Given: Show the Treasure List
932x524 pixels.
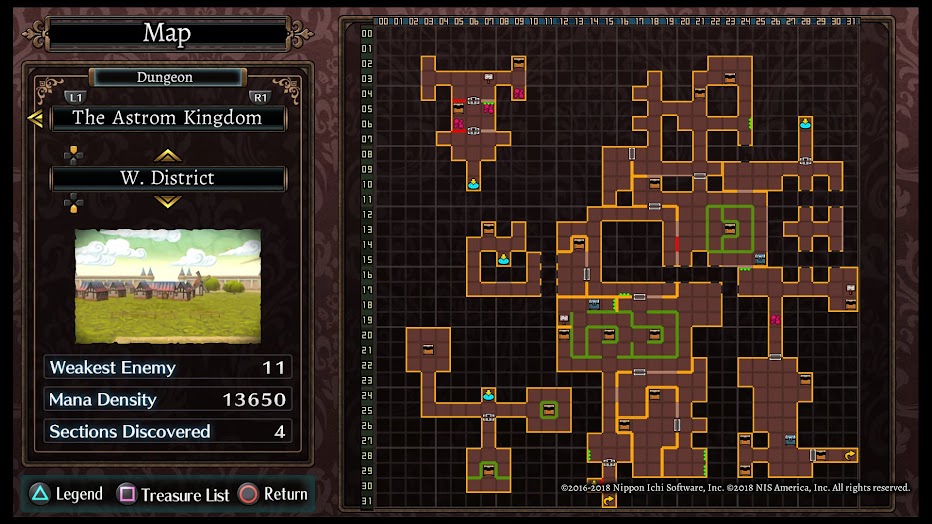Looking at the screenshot, I should tap(174, 495).
